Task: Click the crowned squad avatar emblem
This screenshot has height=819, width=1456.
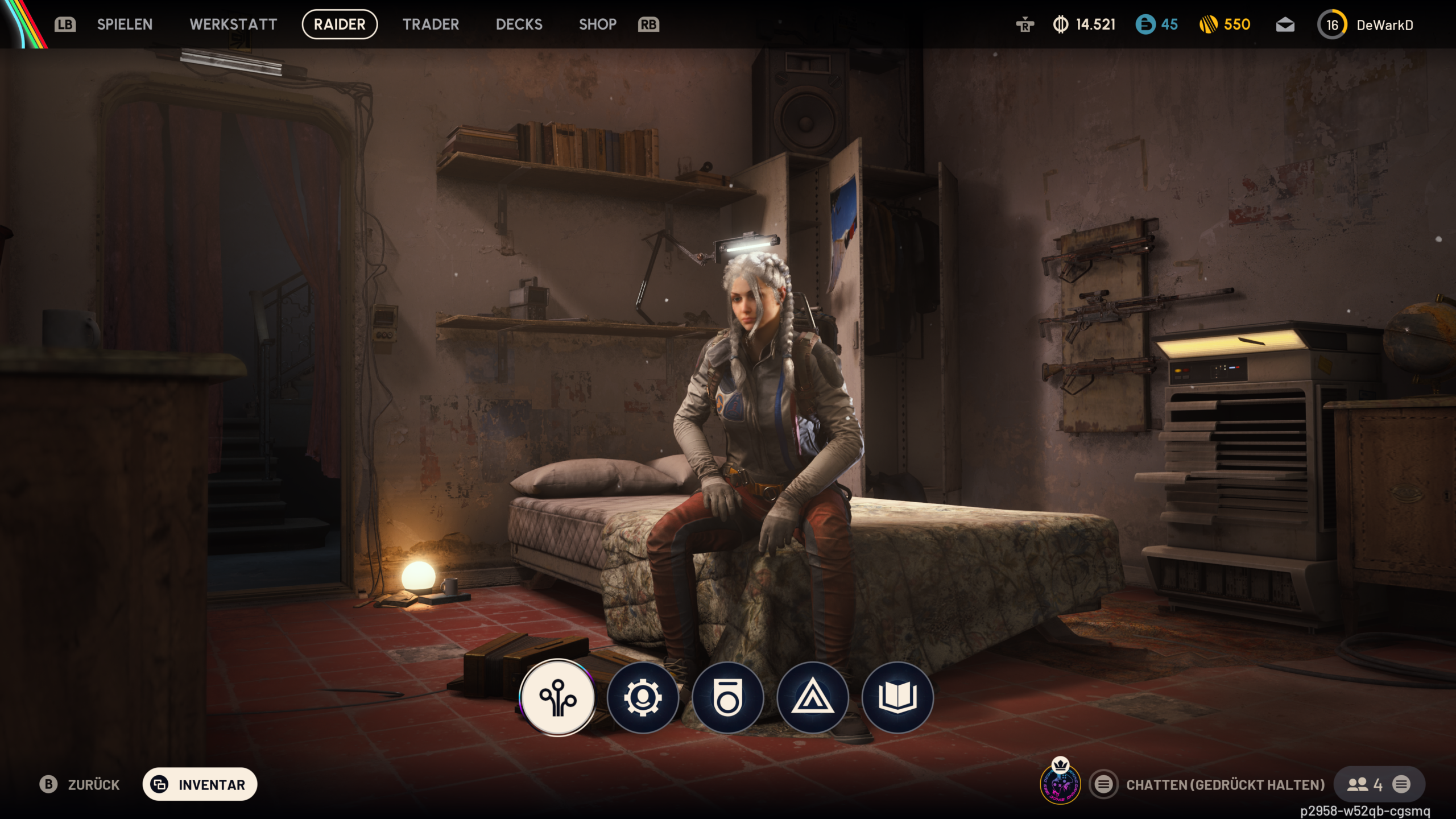Action: click(x=1060, y=785)
